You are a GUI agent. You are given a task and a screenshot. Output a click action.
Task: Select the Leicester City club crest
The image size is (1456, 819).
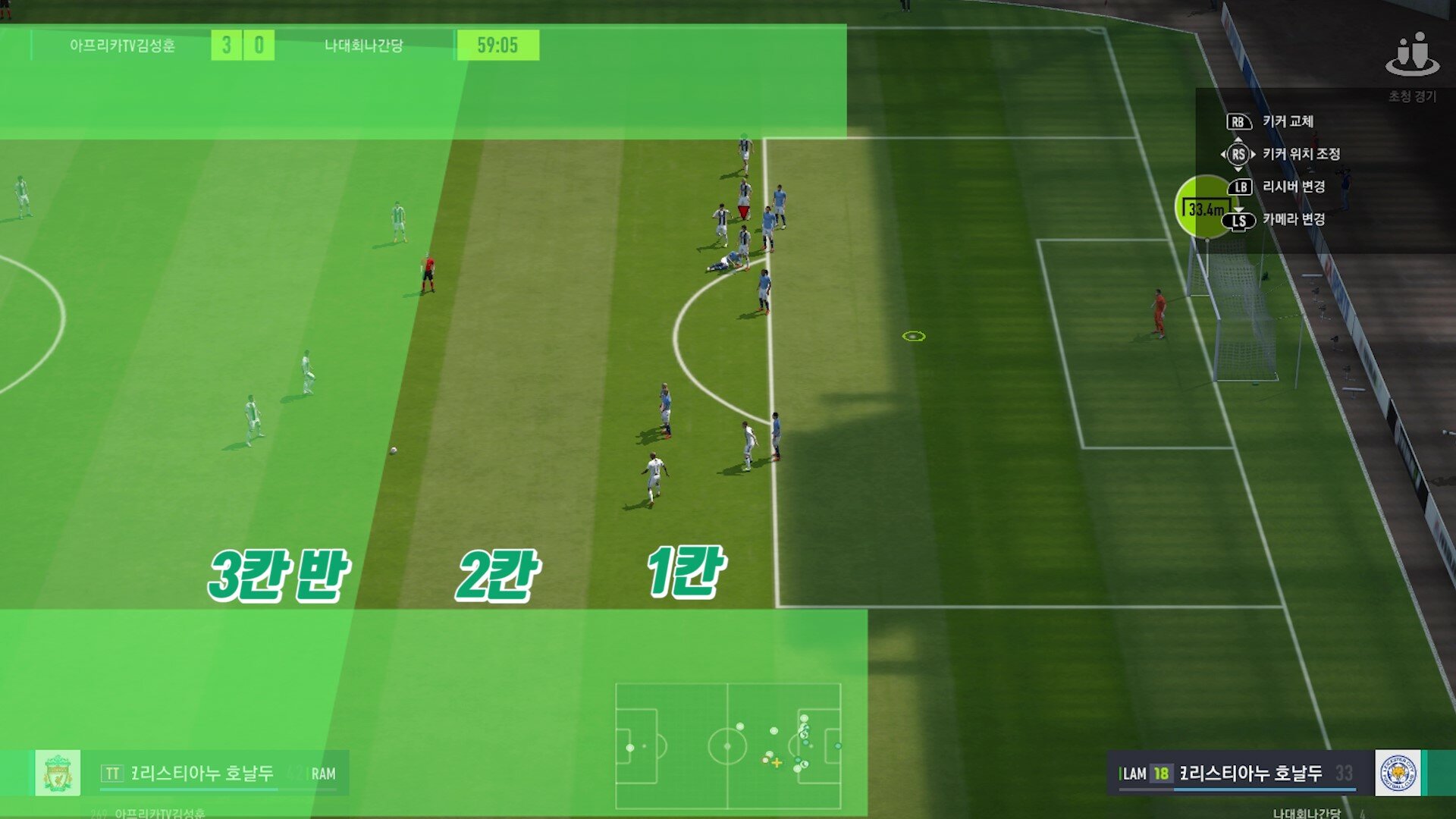[x=1398, y=773]
